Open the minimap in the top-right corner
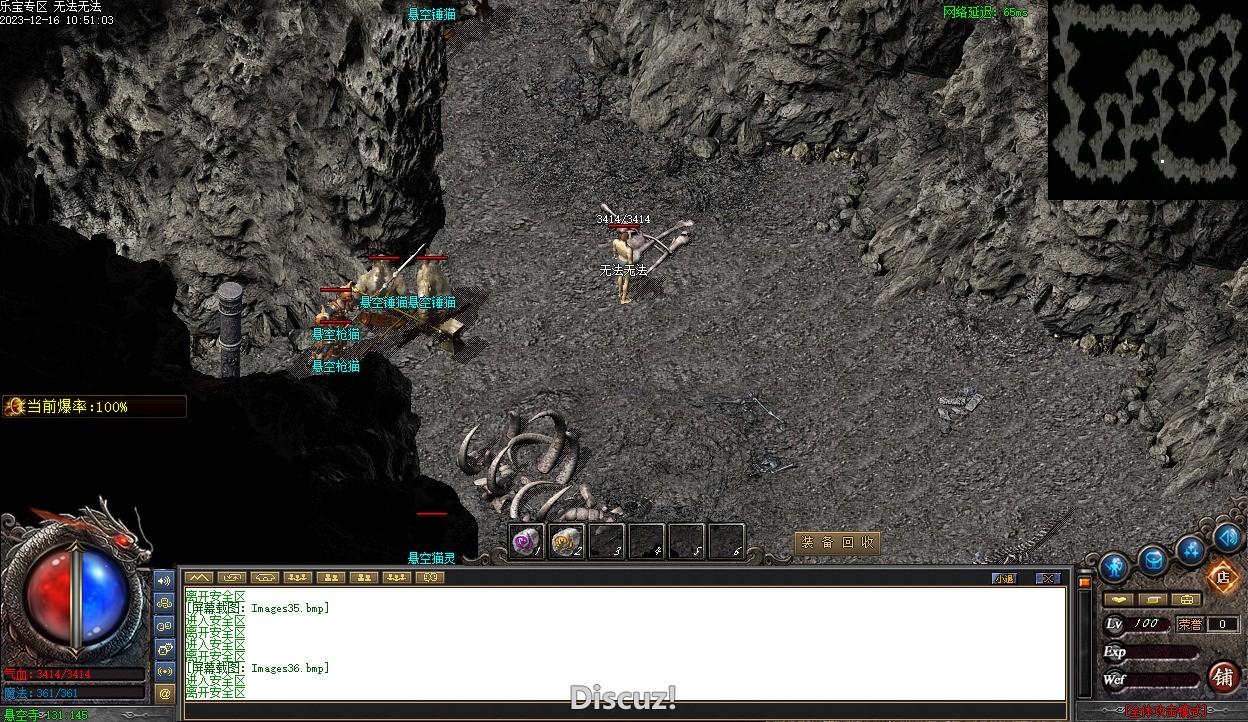The width and height of the screenshot is (1248, 722). coord(1147,100)
